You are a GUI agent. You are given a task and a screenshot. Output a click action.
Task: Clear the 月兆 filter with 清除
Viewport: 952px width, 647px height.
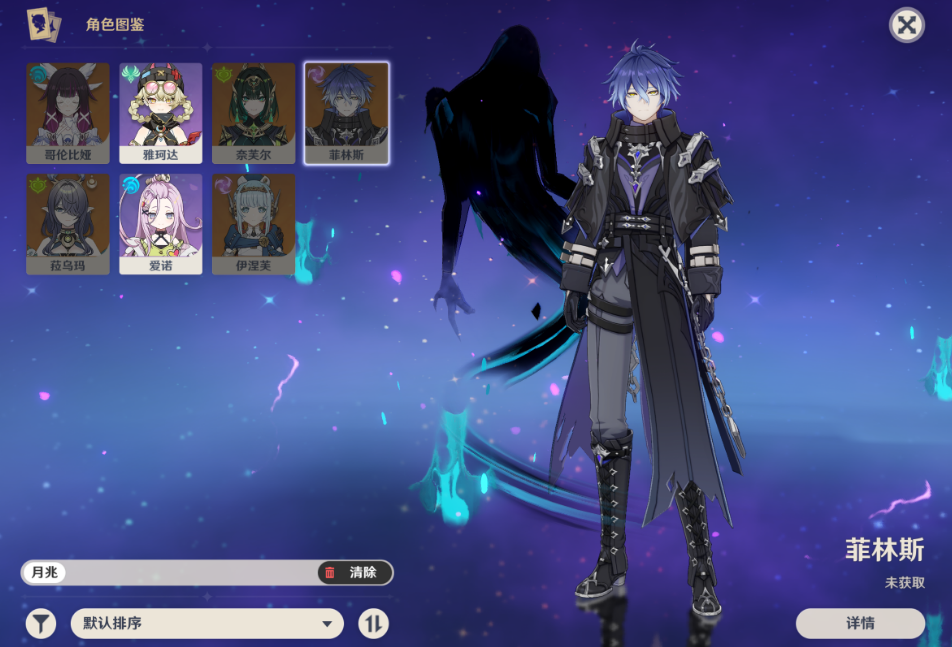coord(355,573)
